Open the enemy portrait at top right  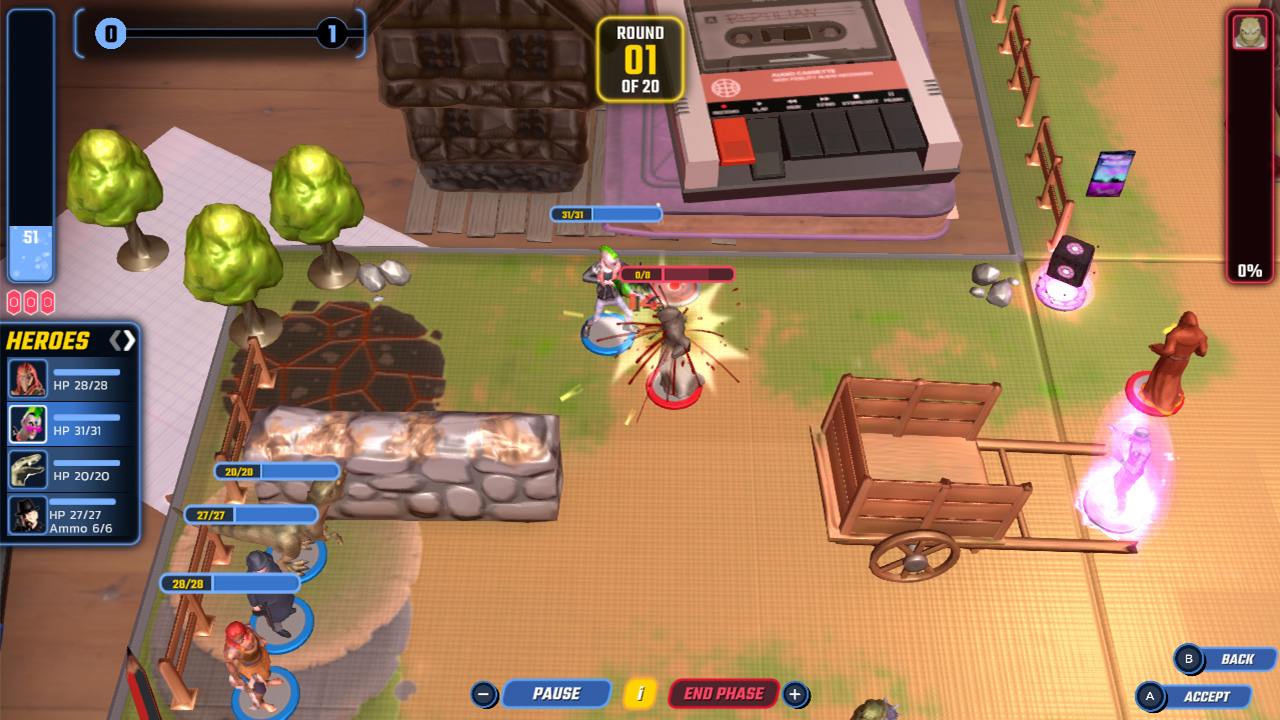pyautogui.click(x=1248, y=30)
